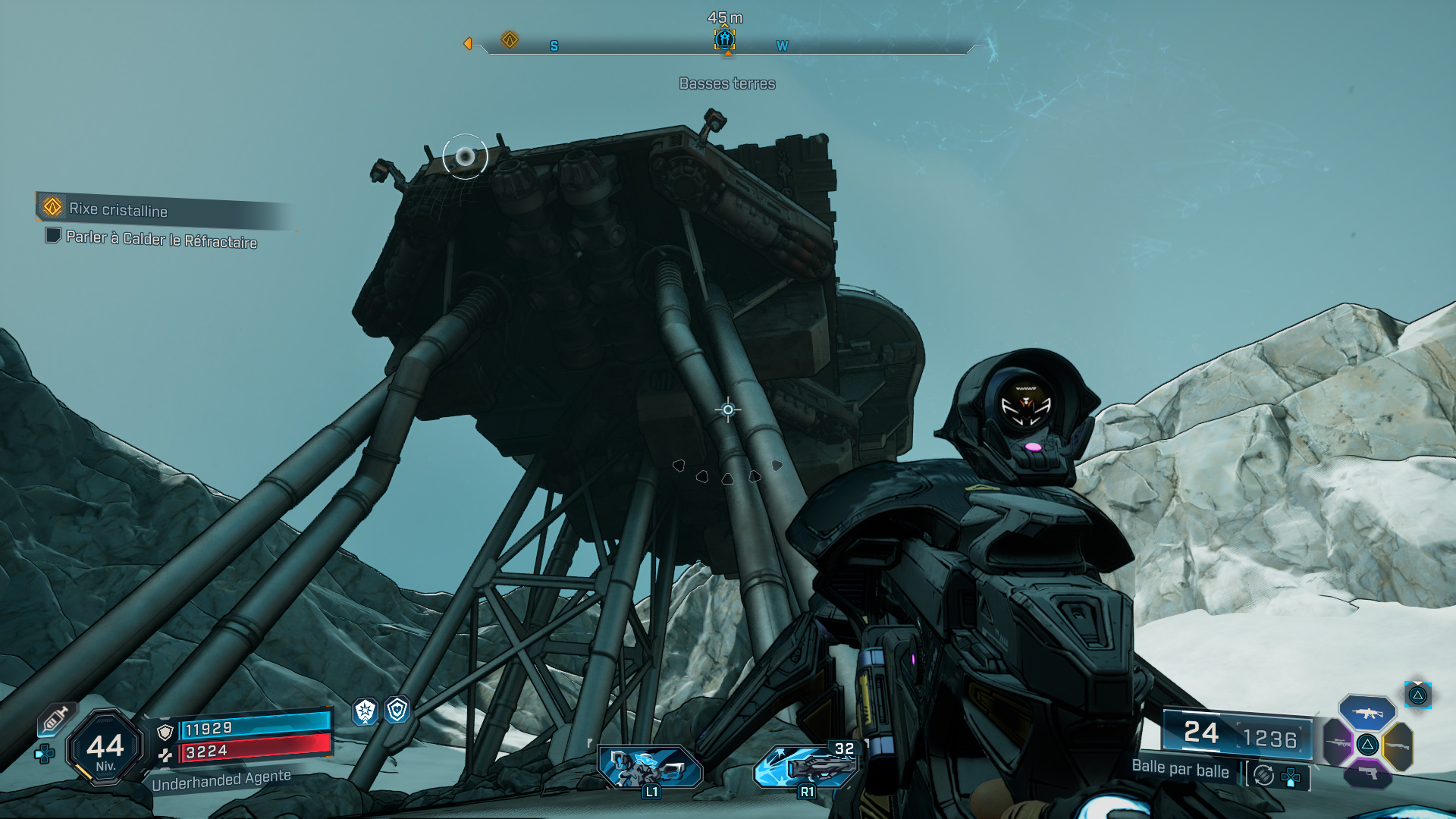Equip the orange shotgun weapon slot
The height and width of the screenshot is (819, 1456).
(x=1398, y=746)
